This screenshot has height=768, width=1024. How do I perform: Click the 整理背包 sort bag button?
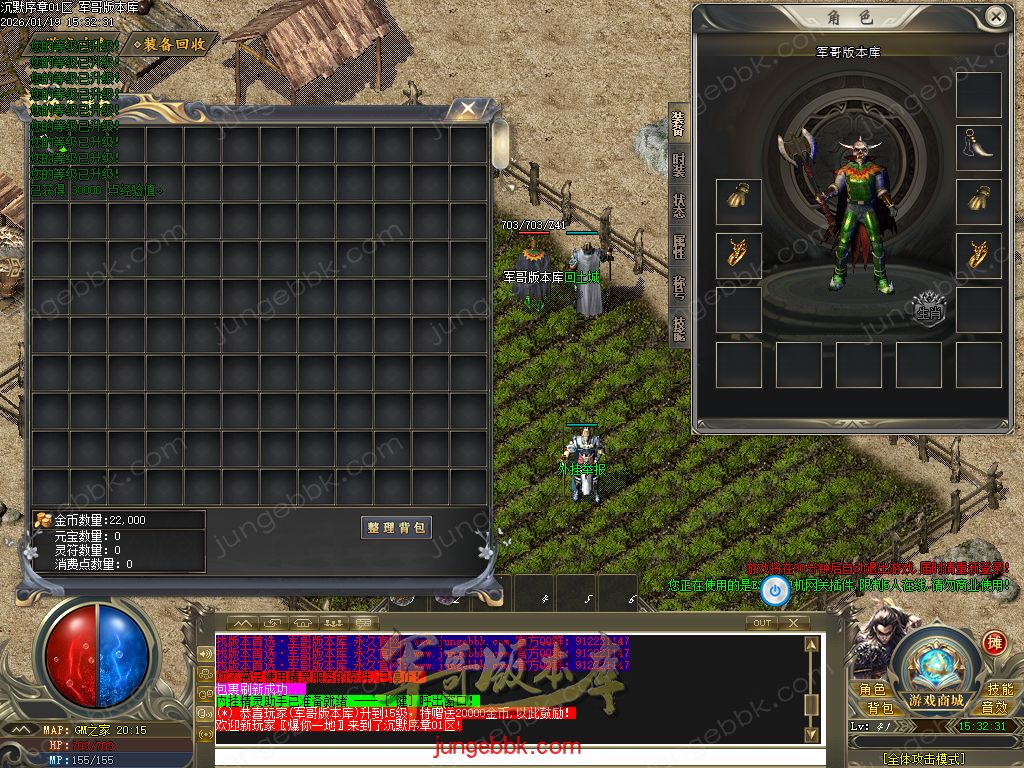pyautogui.click(x=396, y=527)
